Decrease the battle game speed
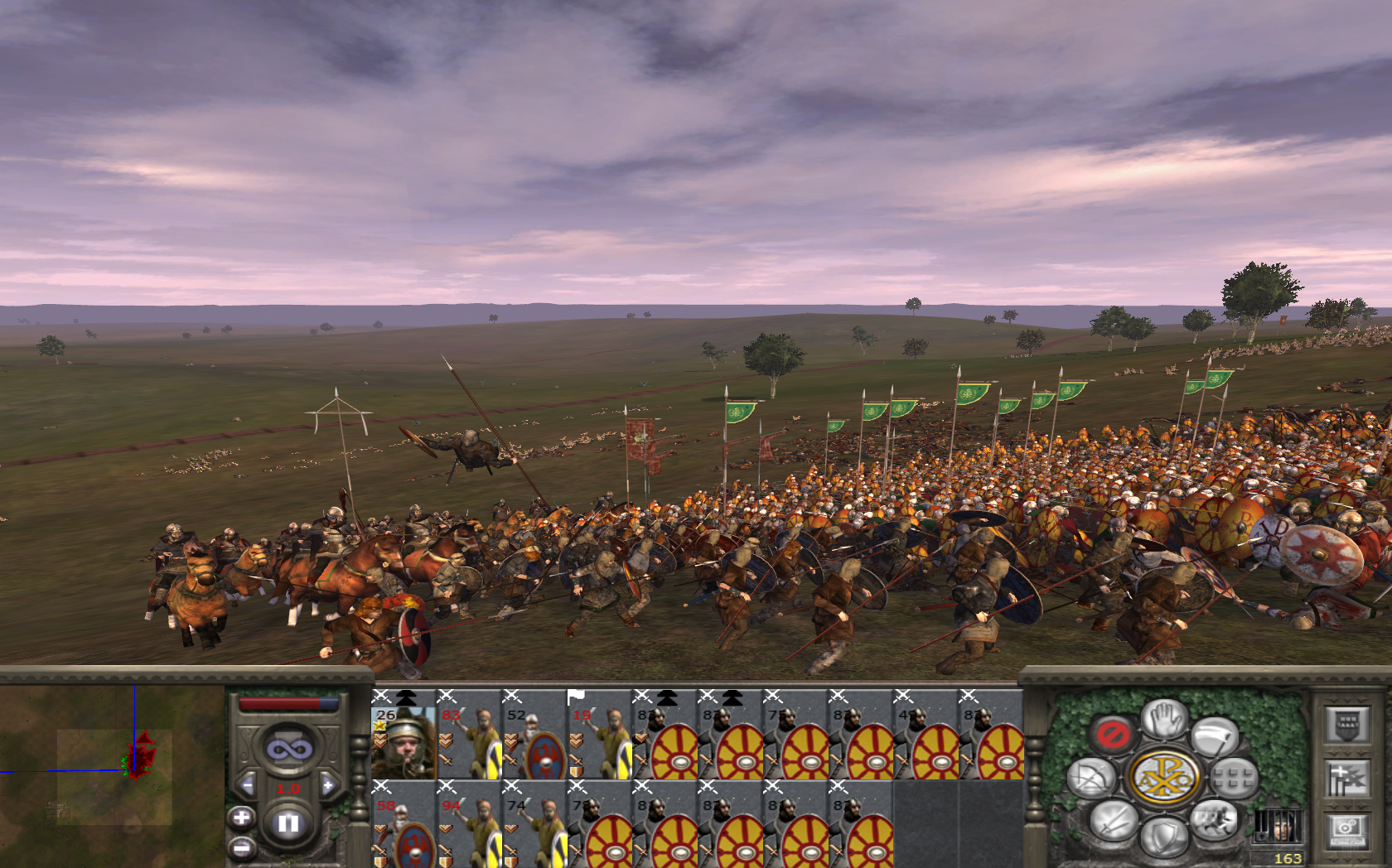 tap(246, 784)
